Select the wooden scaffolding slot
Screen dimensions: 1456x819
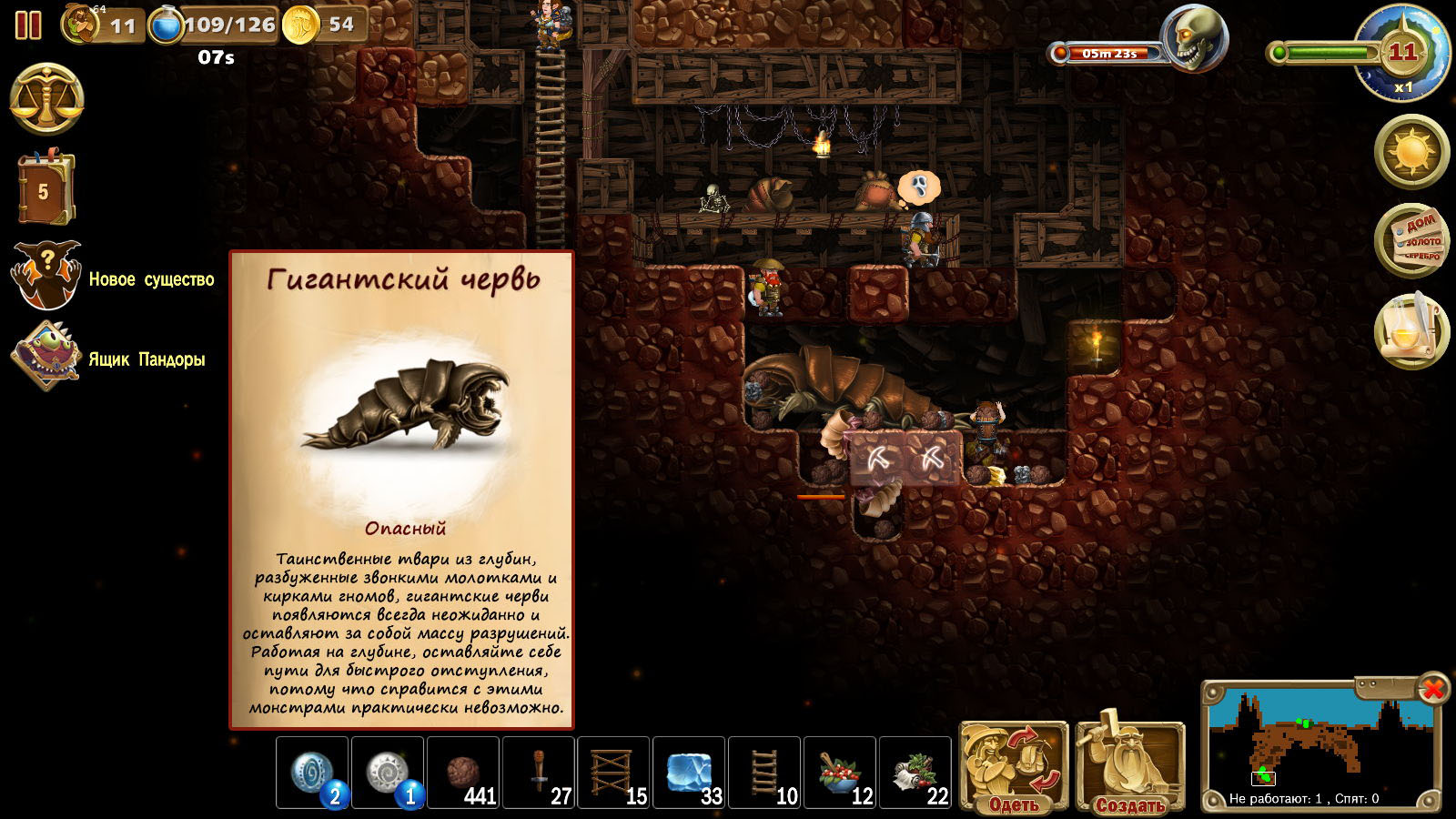614,773
